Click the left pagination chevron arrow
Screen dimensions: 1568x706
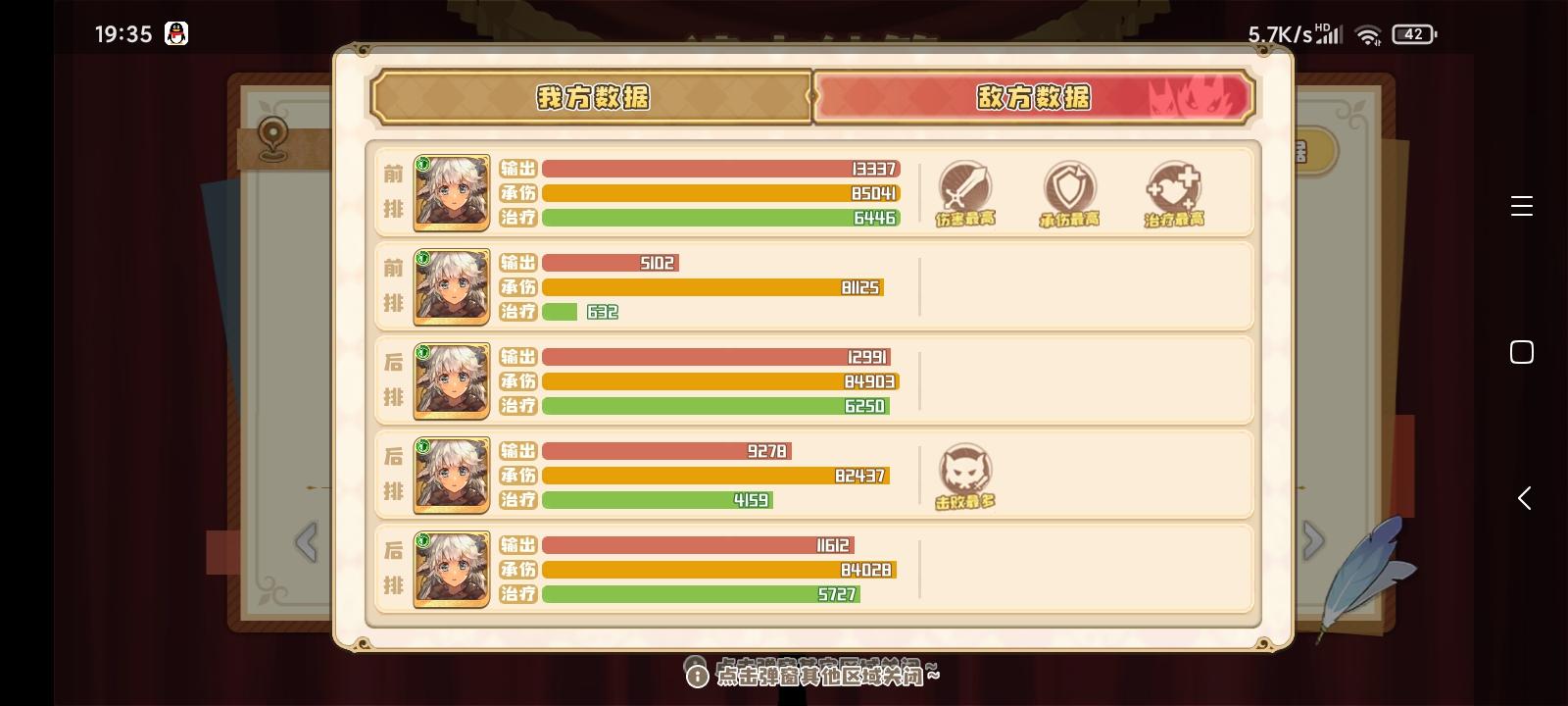click(x=307, y=543)
